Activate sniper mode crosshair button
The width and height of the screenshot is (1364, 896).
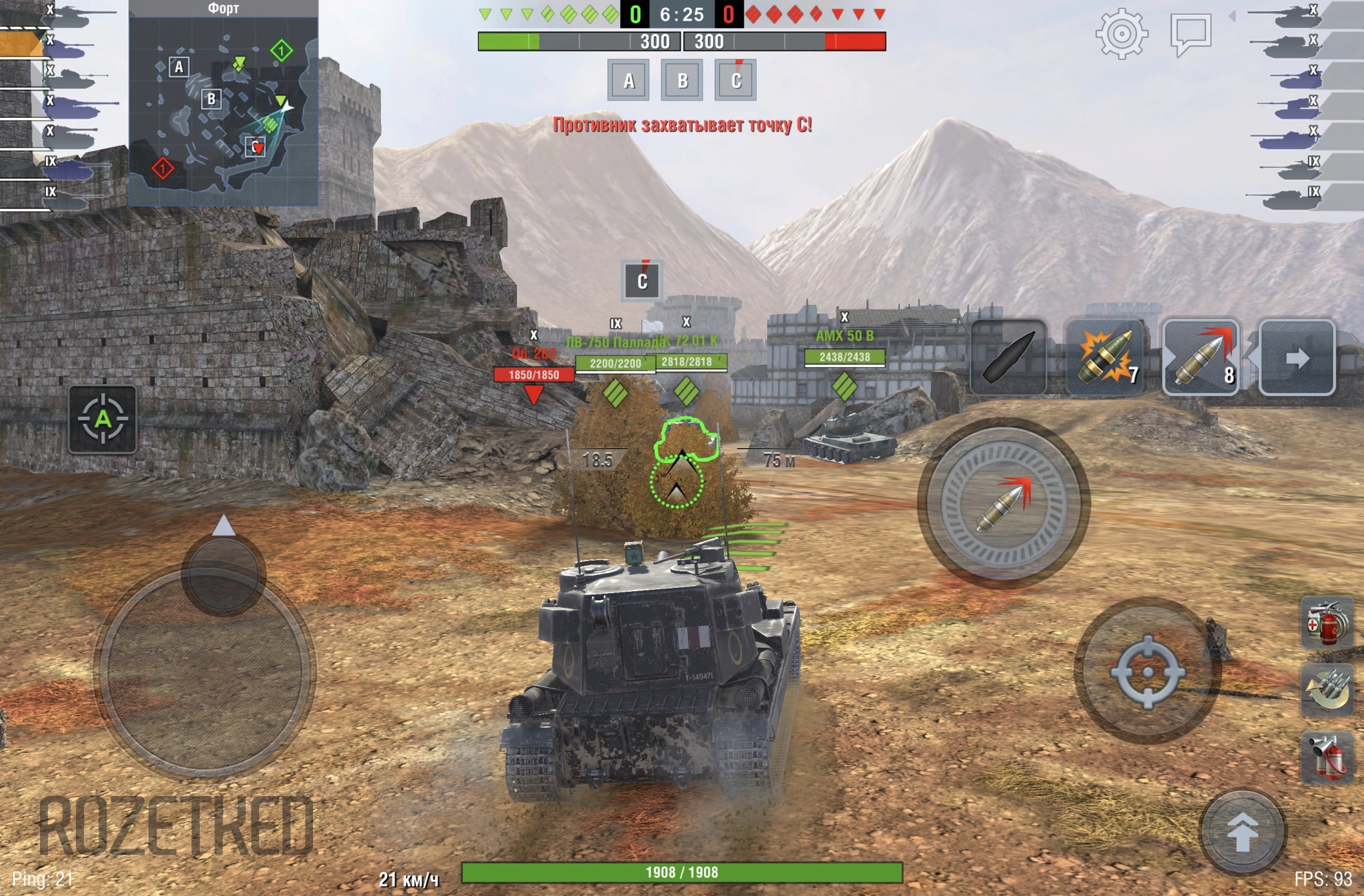(1147, 671)
